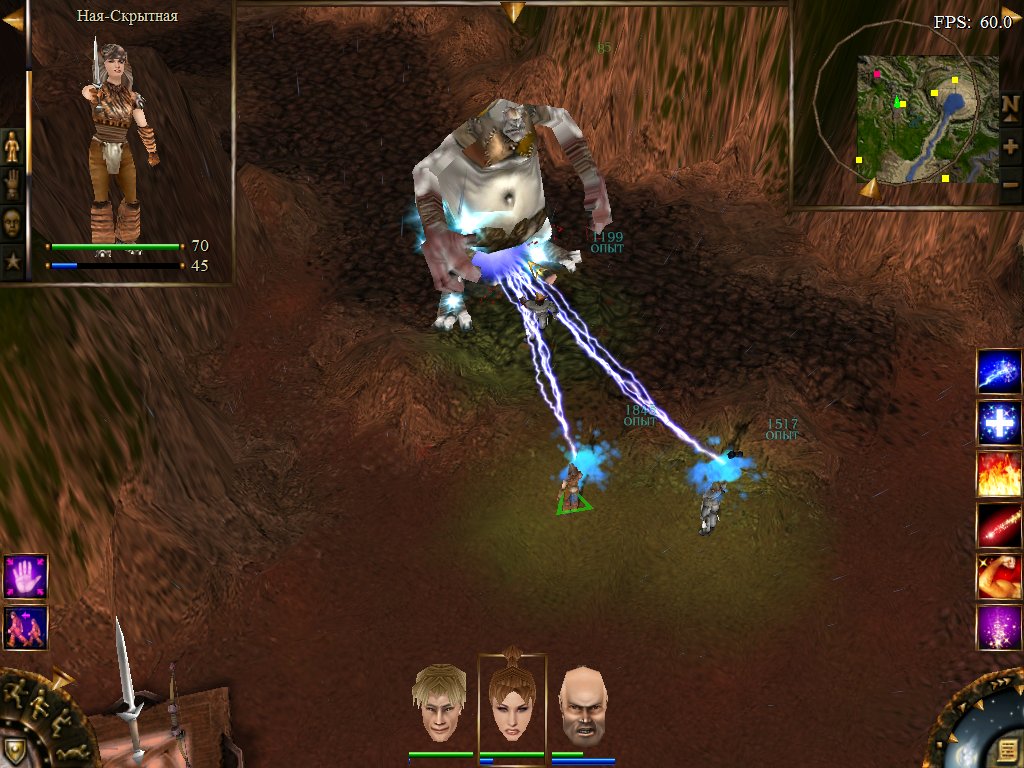Cast the blue lightning spell
This screenshot has width=1024, height=768.
point(999,372)
